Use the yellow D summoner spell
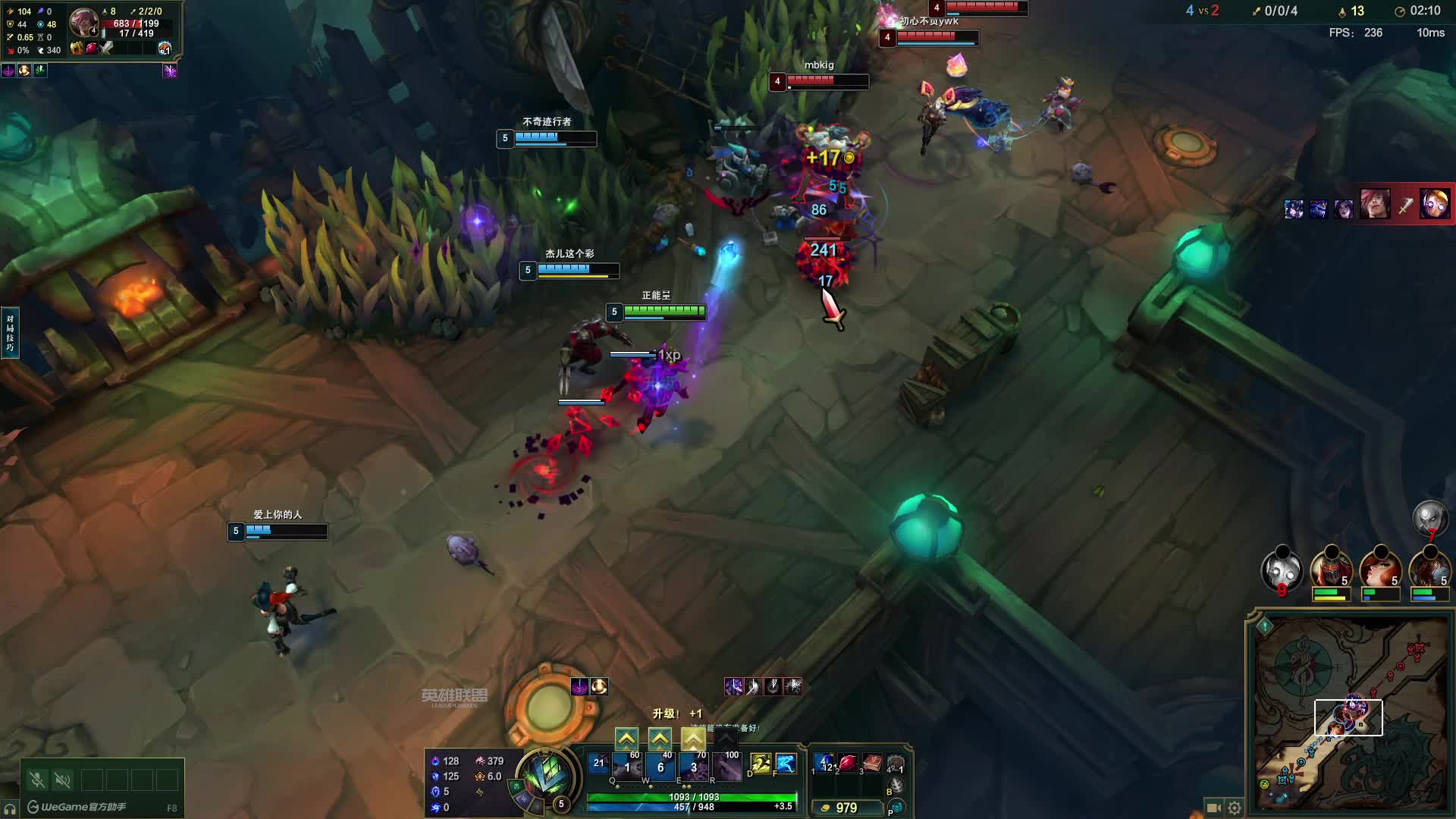This screenshot has width=1456, height=819. (x=761, y=764)
